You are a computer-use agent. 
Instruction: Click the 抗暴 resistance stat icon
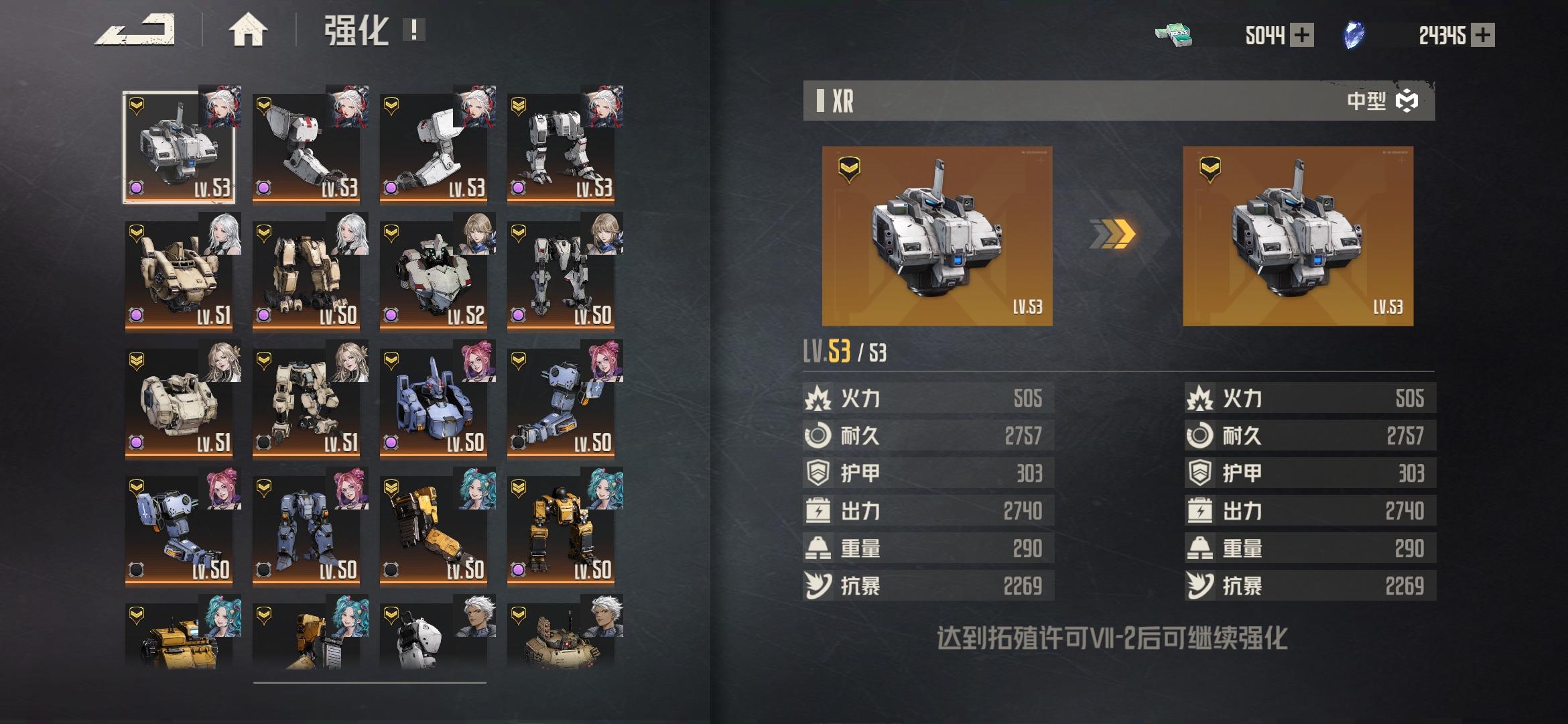tap(819, 585)
